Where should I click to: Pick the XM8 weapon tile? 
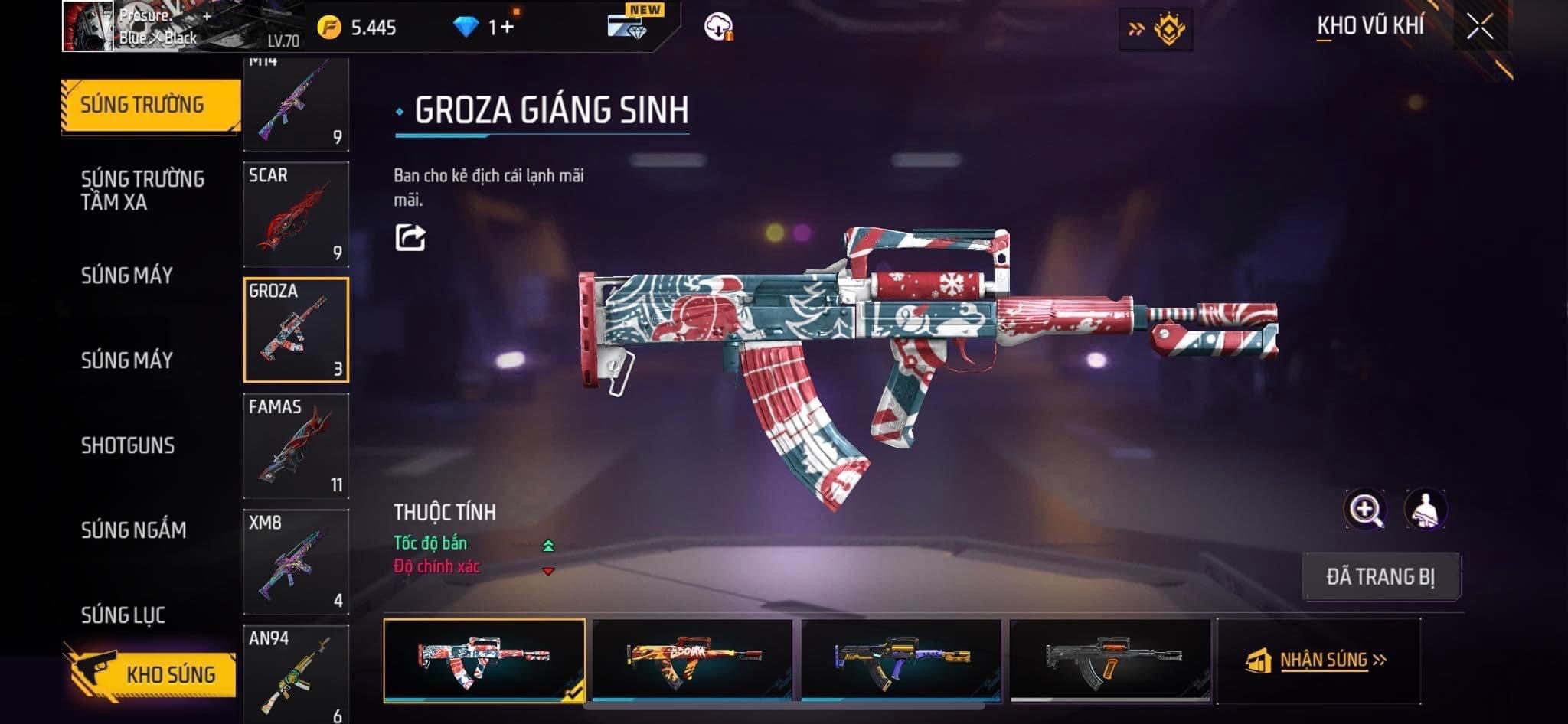(x=296, y=561)
